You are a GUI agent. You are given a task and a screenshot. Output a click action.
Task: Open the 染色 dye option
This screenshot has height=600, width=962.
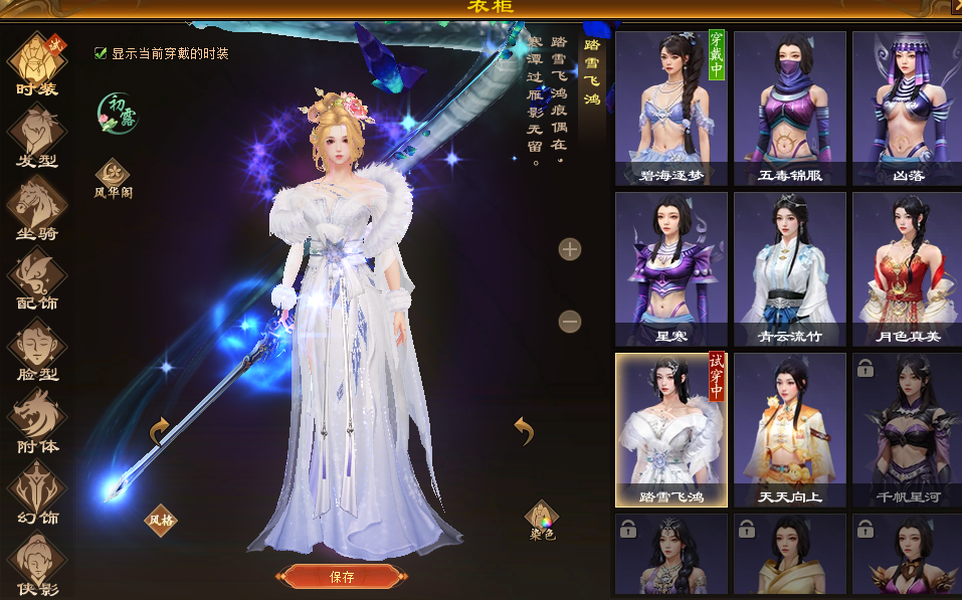[x=541, y=520]
